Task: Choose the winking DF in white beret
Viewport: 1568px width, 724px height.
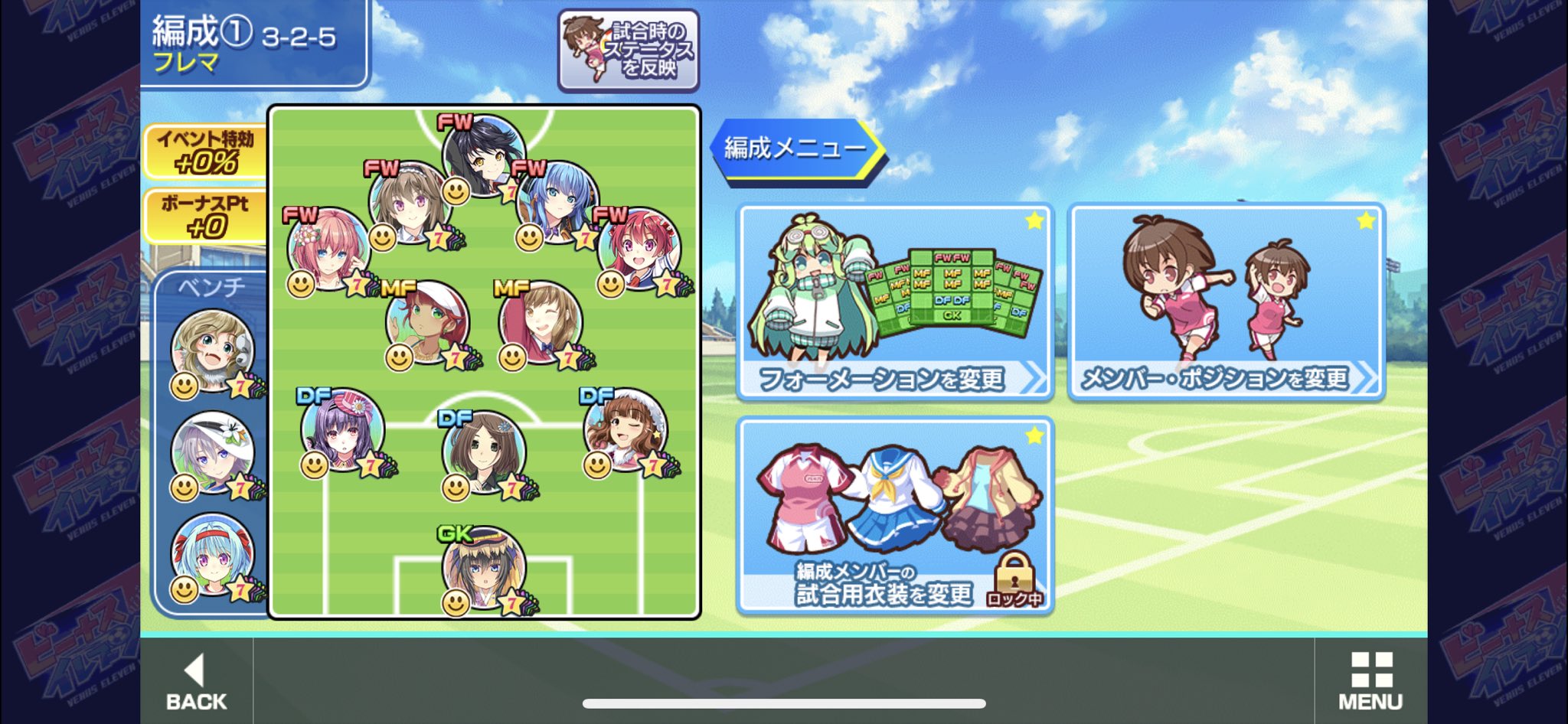Action: click(x=625, y=430)
